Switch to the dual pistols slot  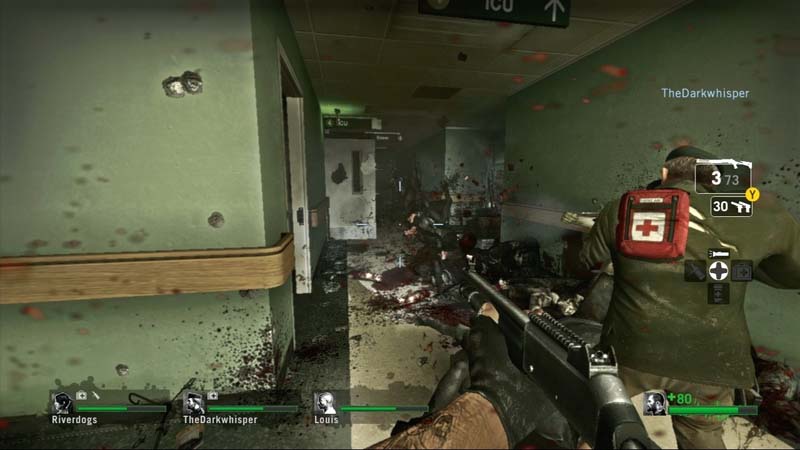click(x=732, y=206)
